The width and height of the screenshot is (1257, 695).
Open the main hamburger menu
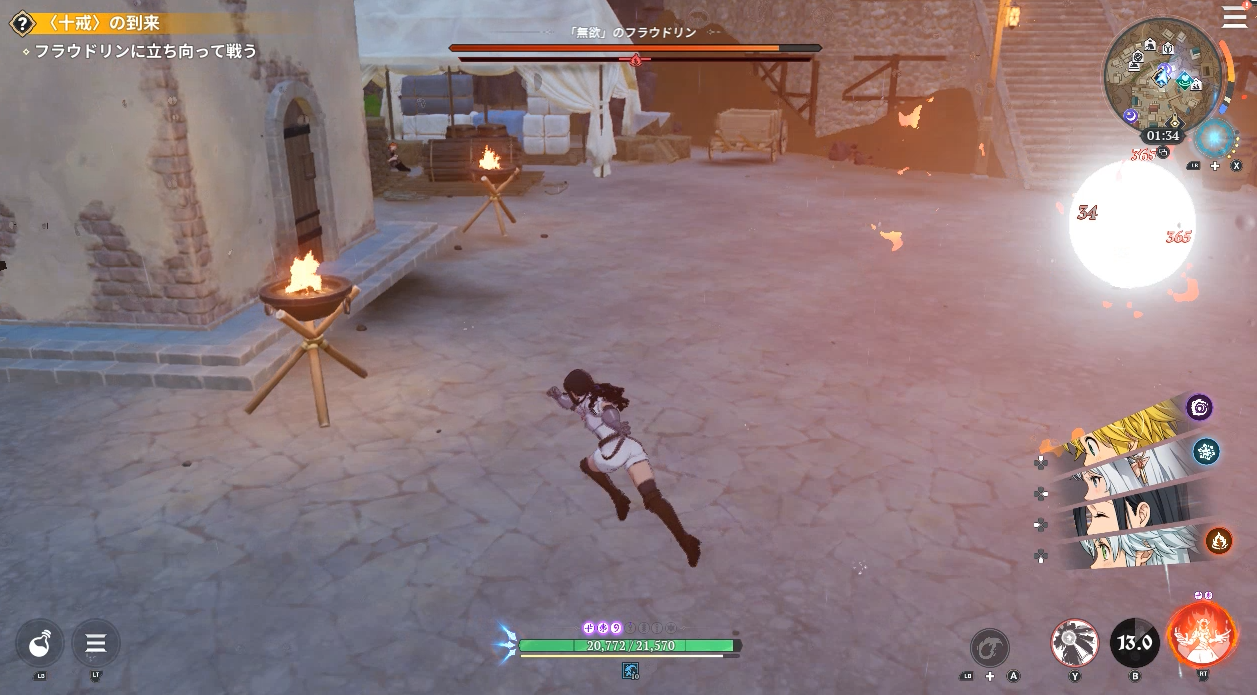click(1234, 17)
